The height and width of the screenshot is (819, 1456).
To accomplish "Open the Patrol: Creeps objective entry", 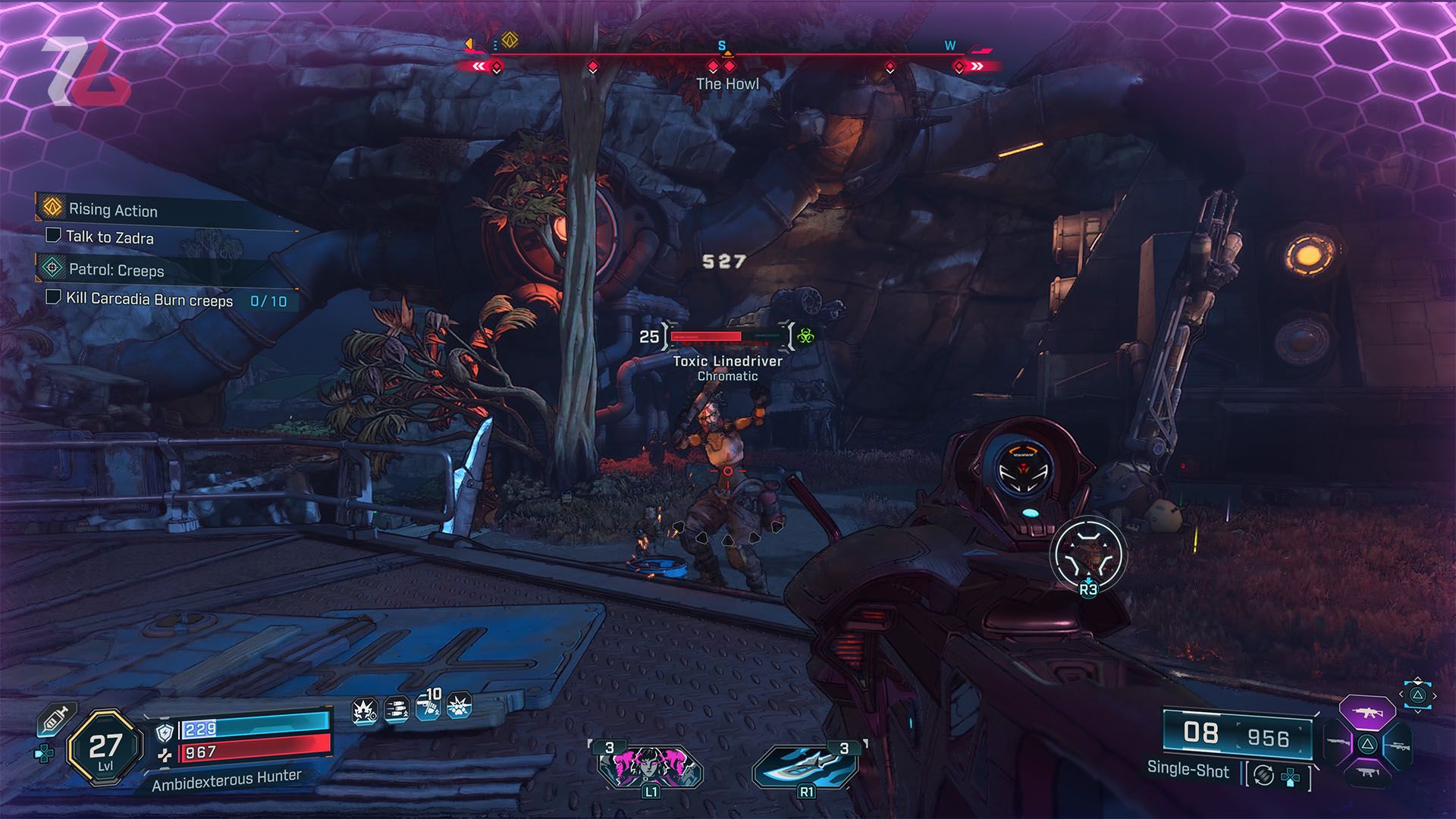I will point(116,269).
